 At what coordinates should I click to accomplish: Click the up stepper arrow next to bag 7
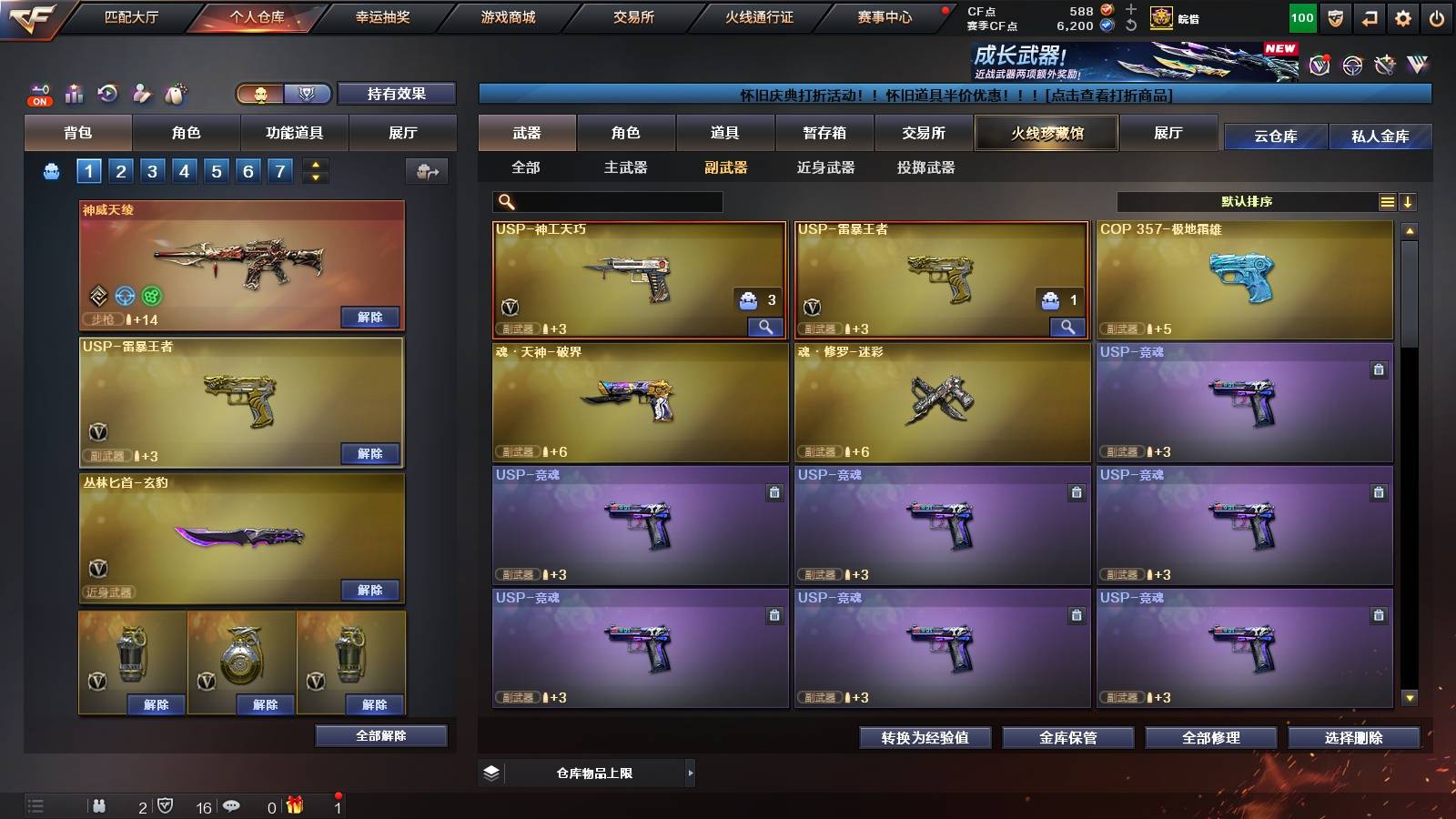[314, 165]
